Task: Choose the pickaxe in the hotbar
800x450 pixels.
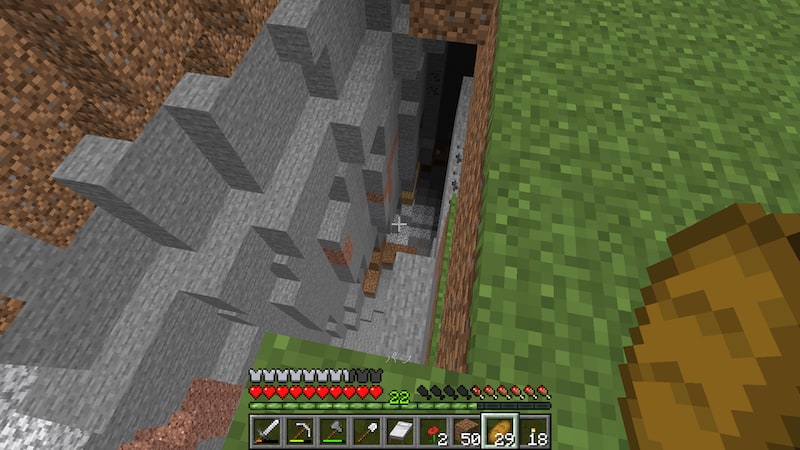Action: click(x=300, y=432)
